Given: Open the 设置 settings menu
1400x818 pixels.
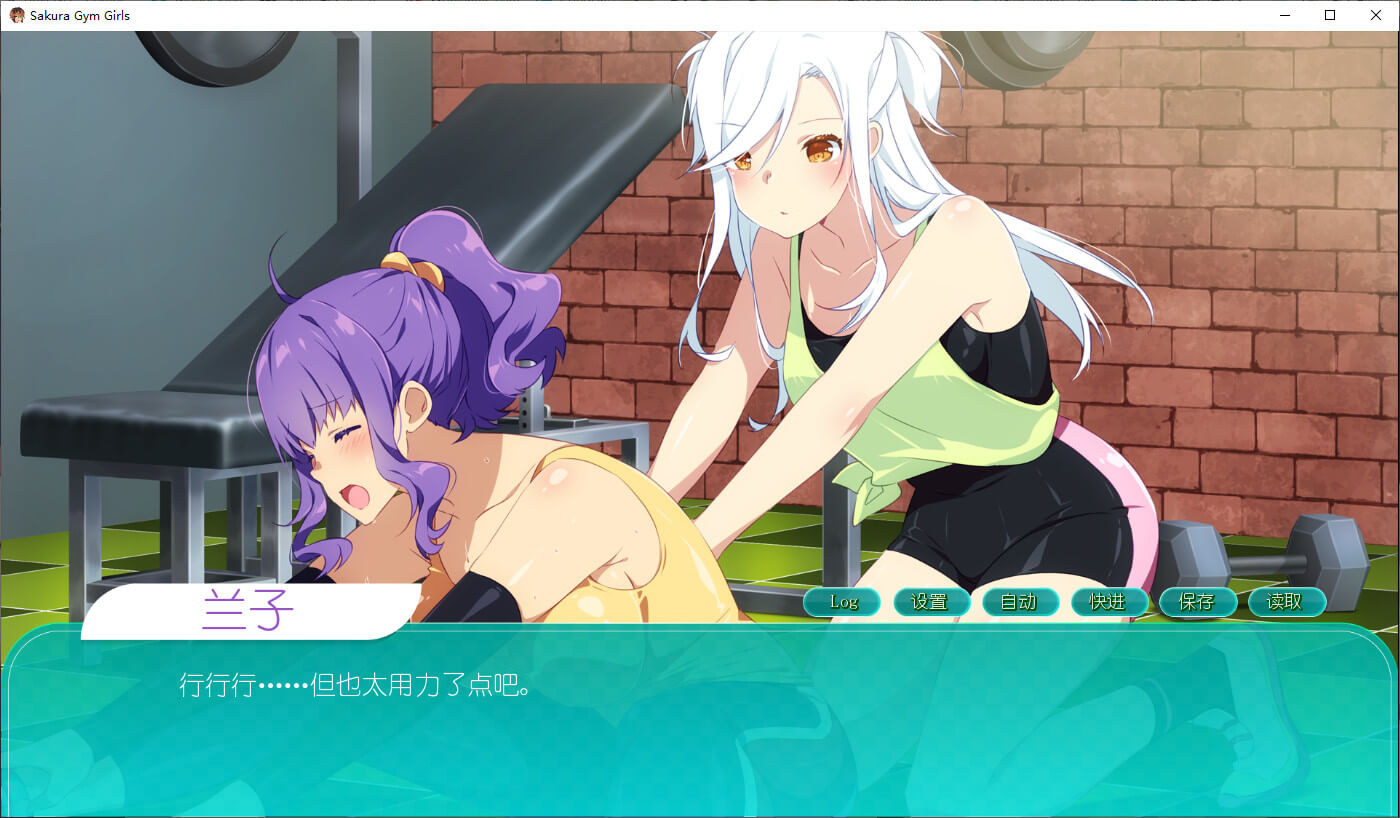Looking at the screenshot, I should click(x=930, y=602).
